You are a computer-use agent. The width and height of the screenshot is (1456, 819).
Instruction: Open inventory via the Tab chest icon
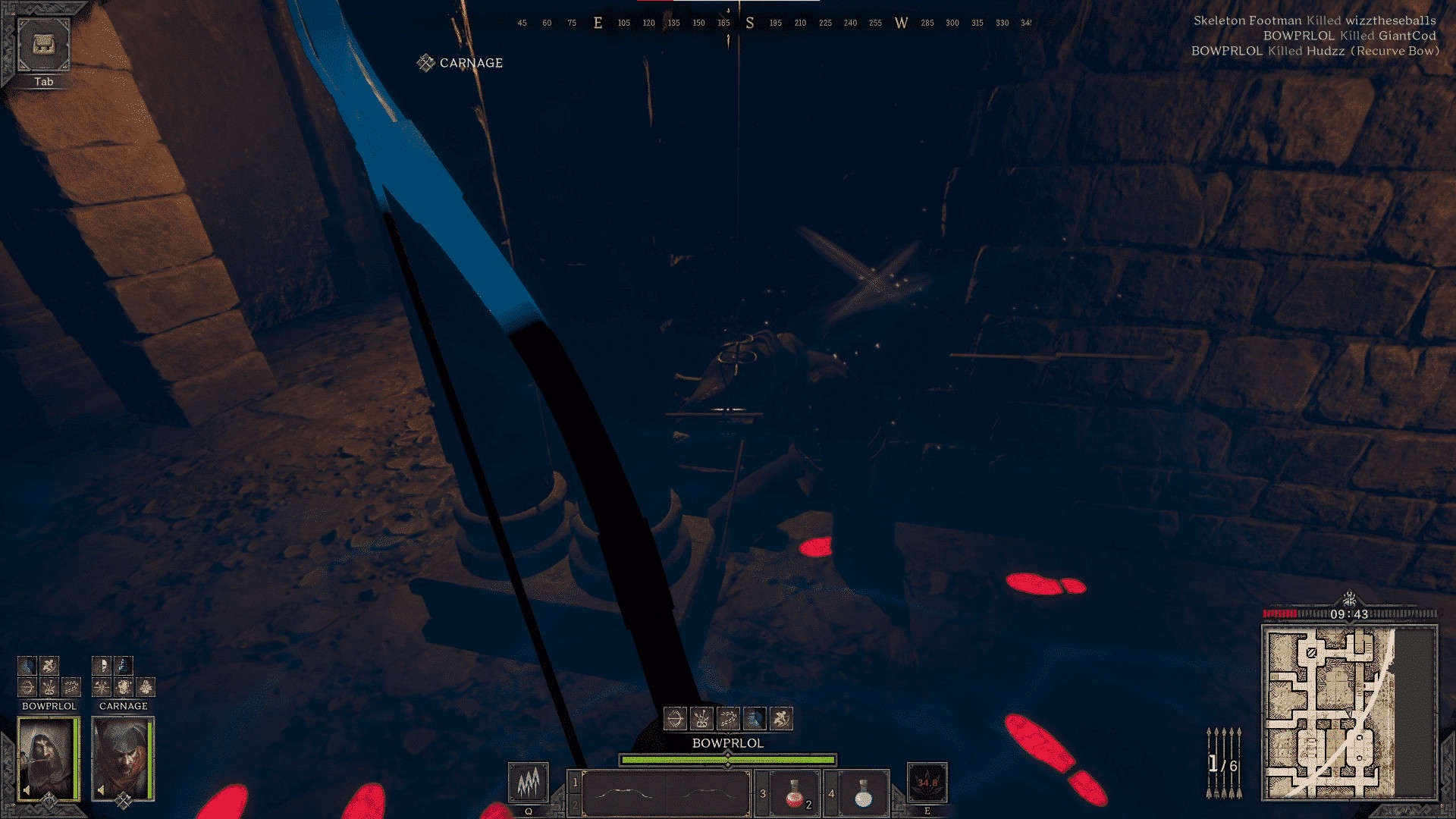43,45
